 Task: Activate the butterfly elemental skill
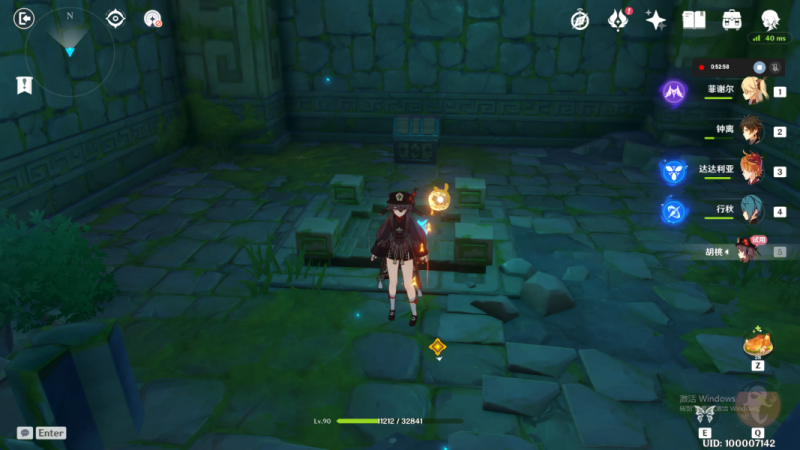[x=706, y=414]
